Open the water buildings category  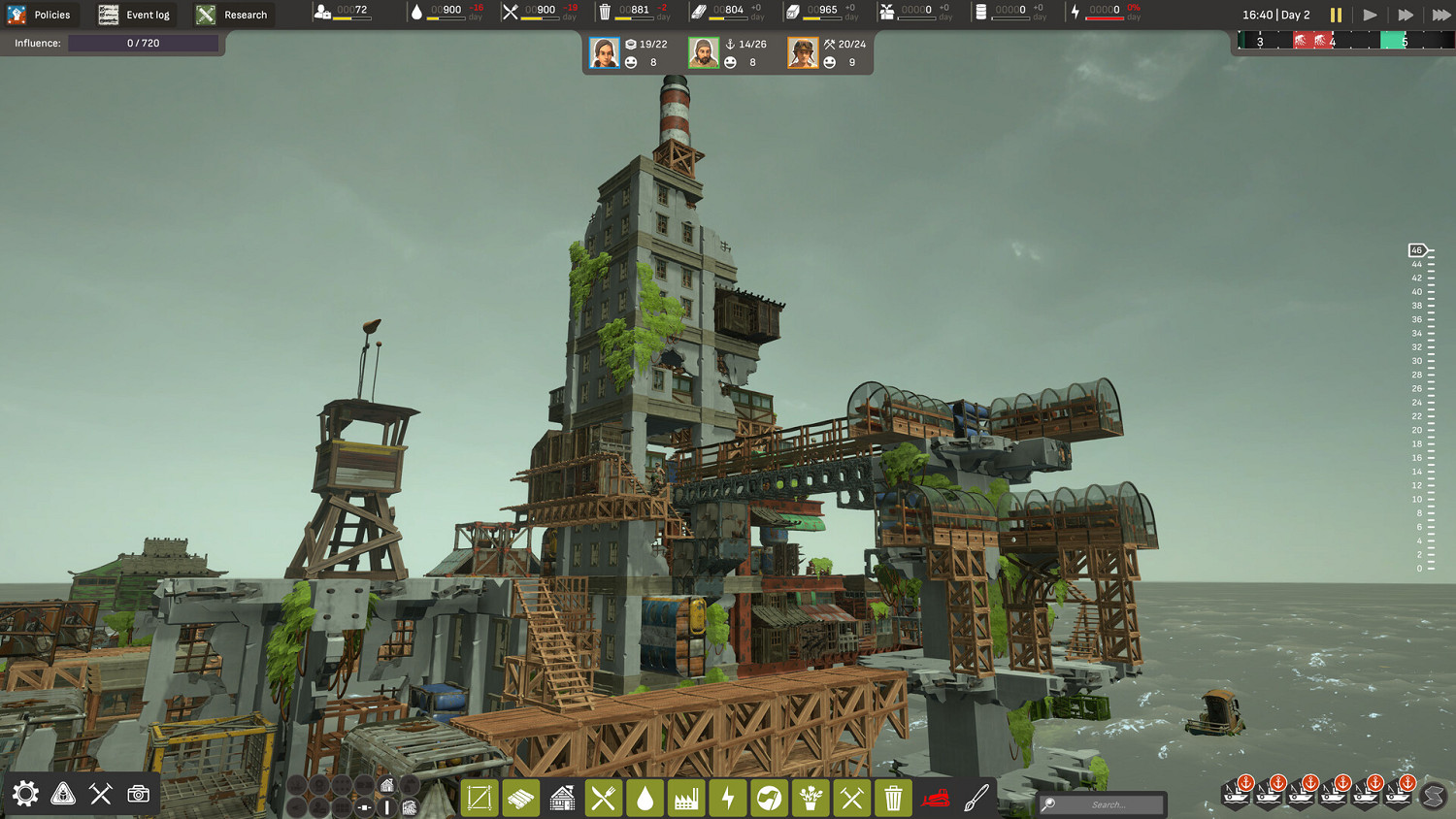click(x=645, y=798)
